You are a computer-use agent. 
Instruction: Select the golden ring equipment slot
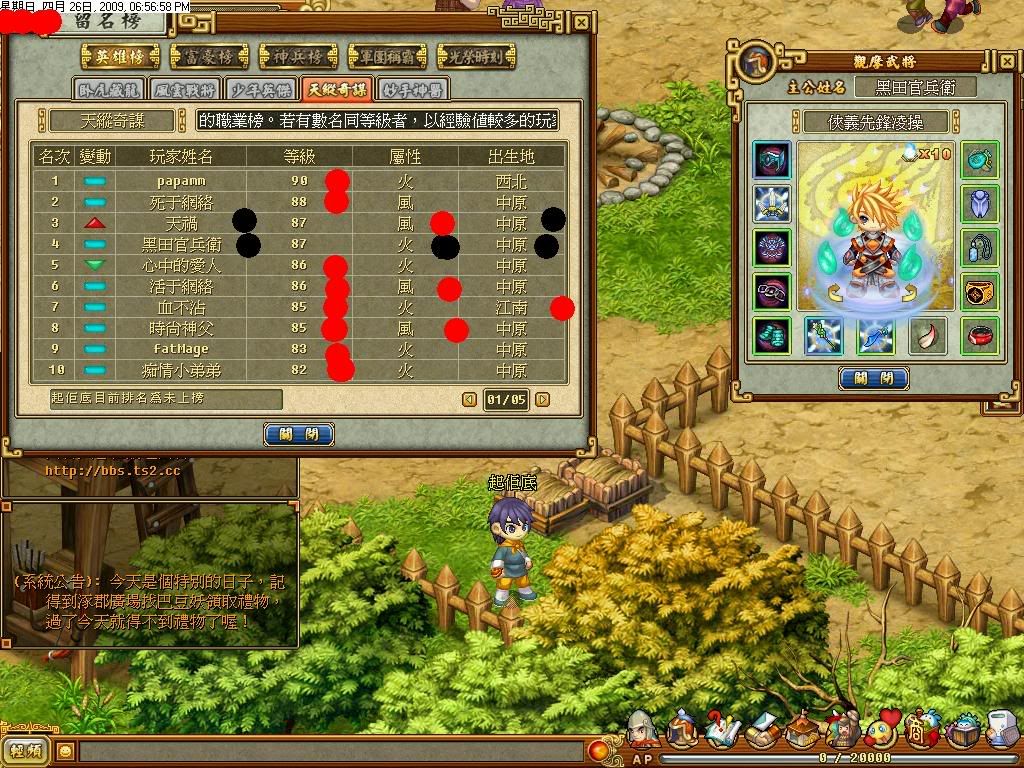point(980,291)
